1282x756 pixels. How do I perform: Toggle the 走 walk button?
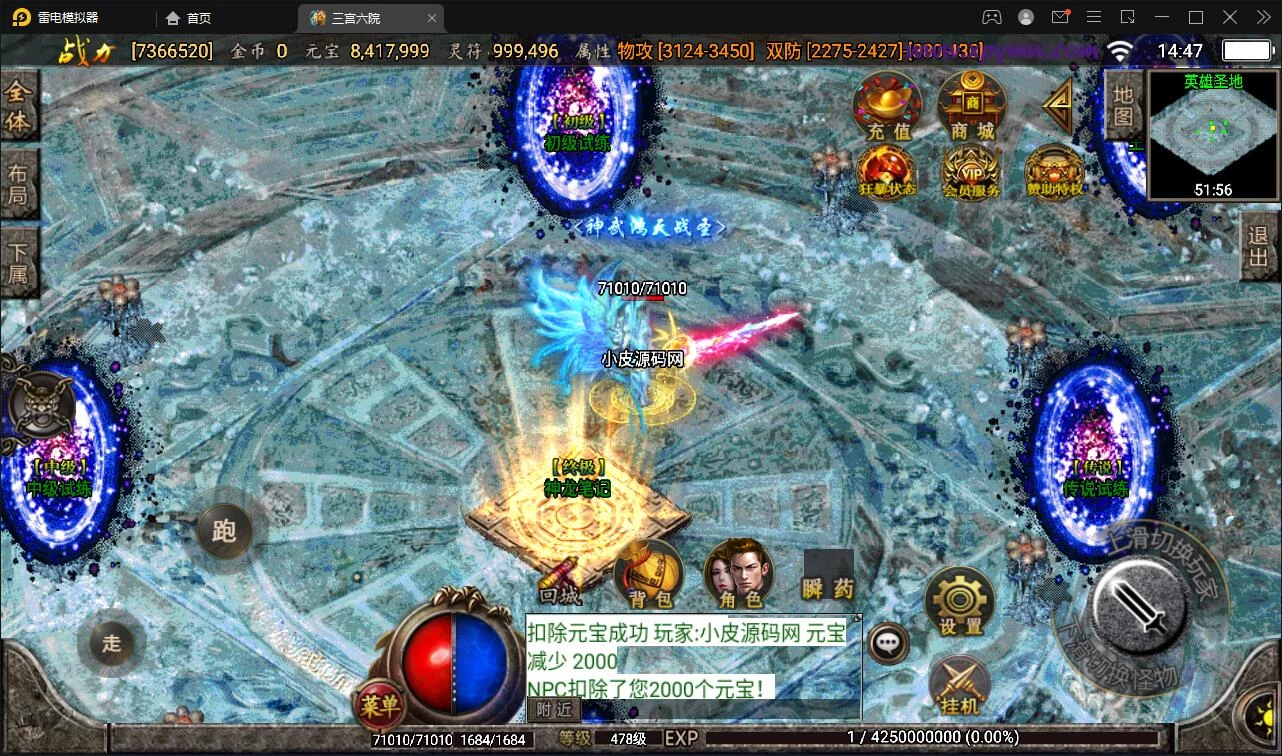pos(111,643)
